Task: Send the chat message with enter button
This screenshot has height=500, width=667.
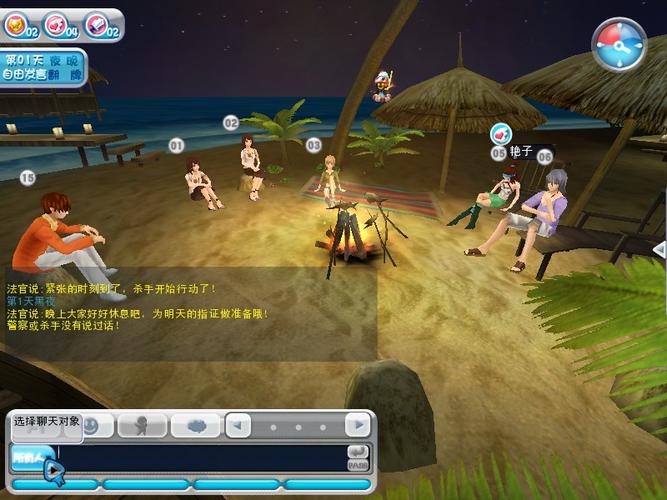Action: (358, 452)
